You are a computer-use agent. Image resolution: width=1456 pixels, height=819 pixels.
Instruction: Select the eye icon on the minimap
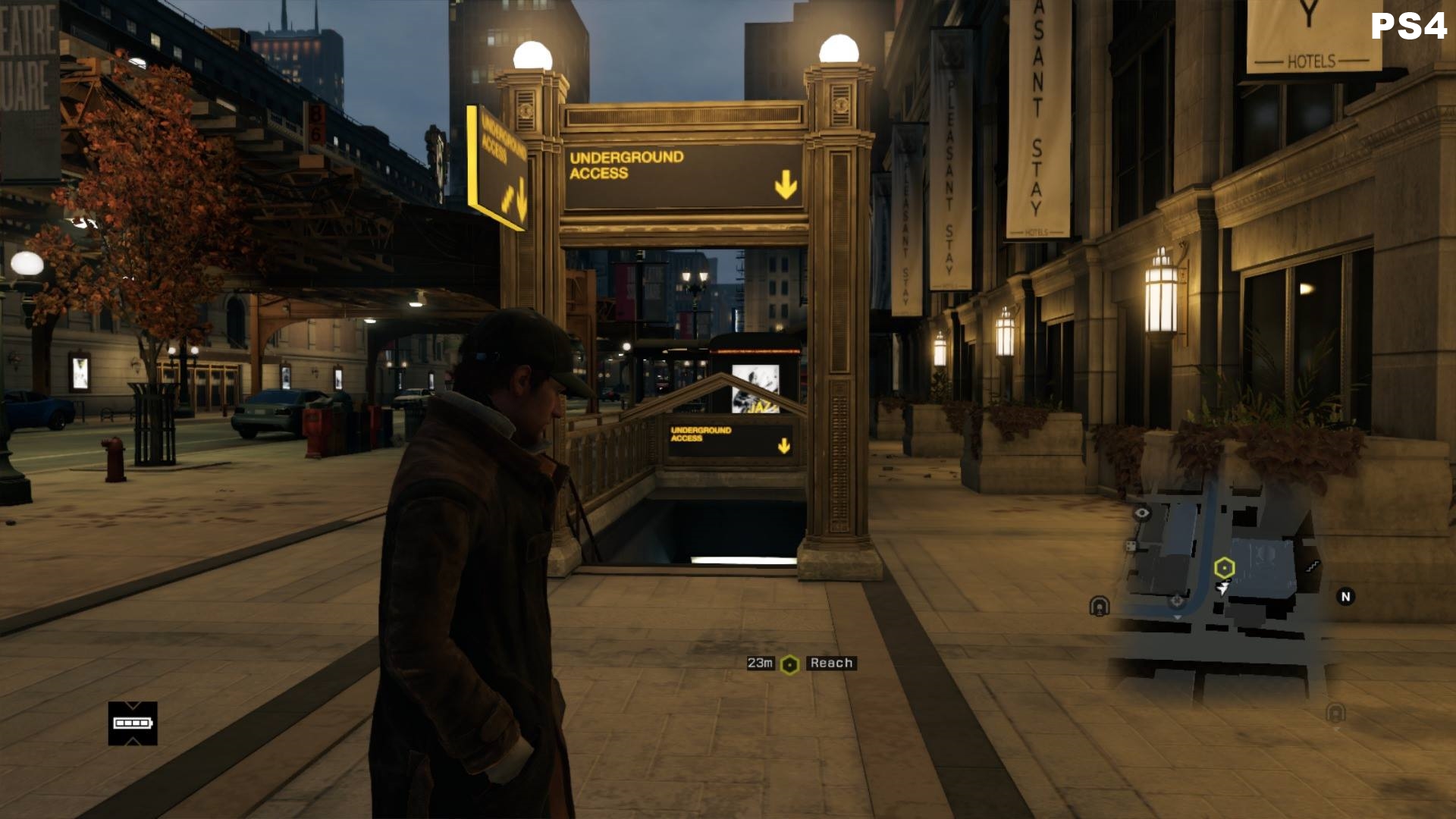point(1141,513)
